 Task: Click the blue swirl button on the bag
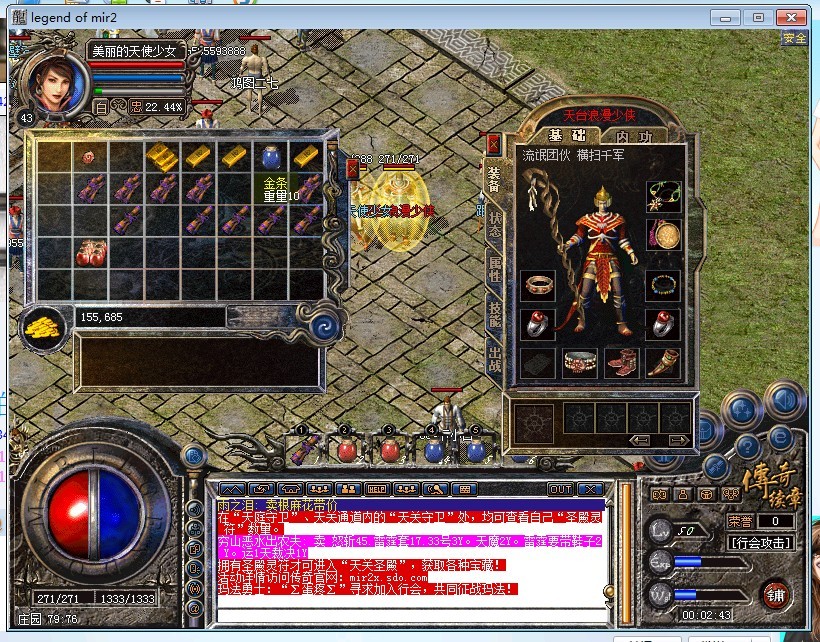coord(323,326)
